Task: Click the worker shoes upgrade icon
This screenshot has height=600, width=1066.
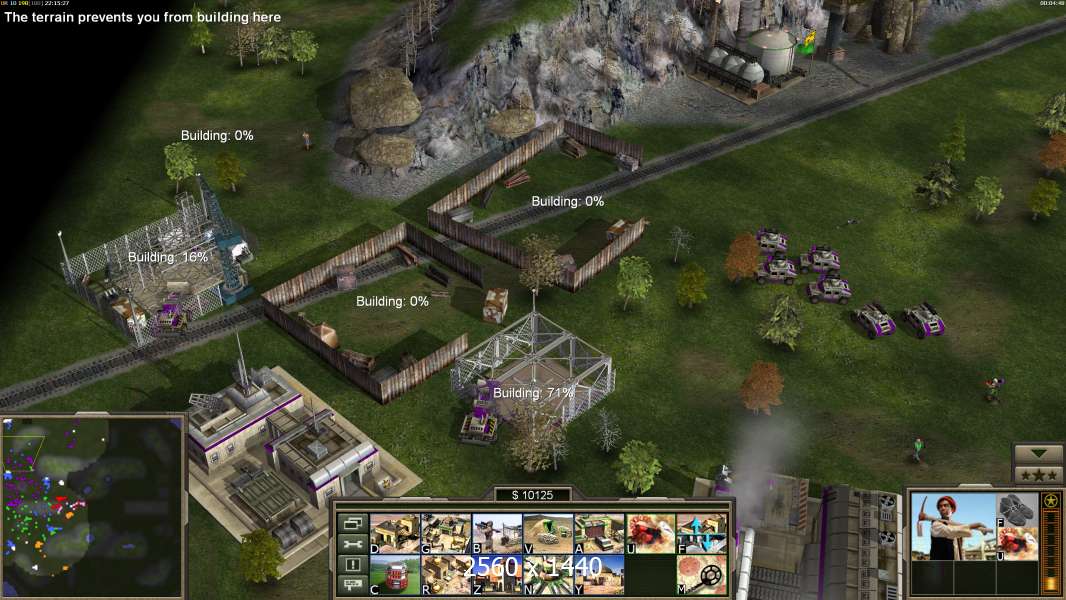Action: (1017, 509)
